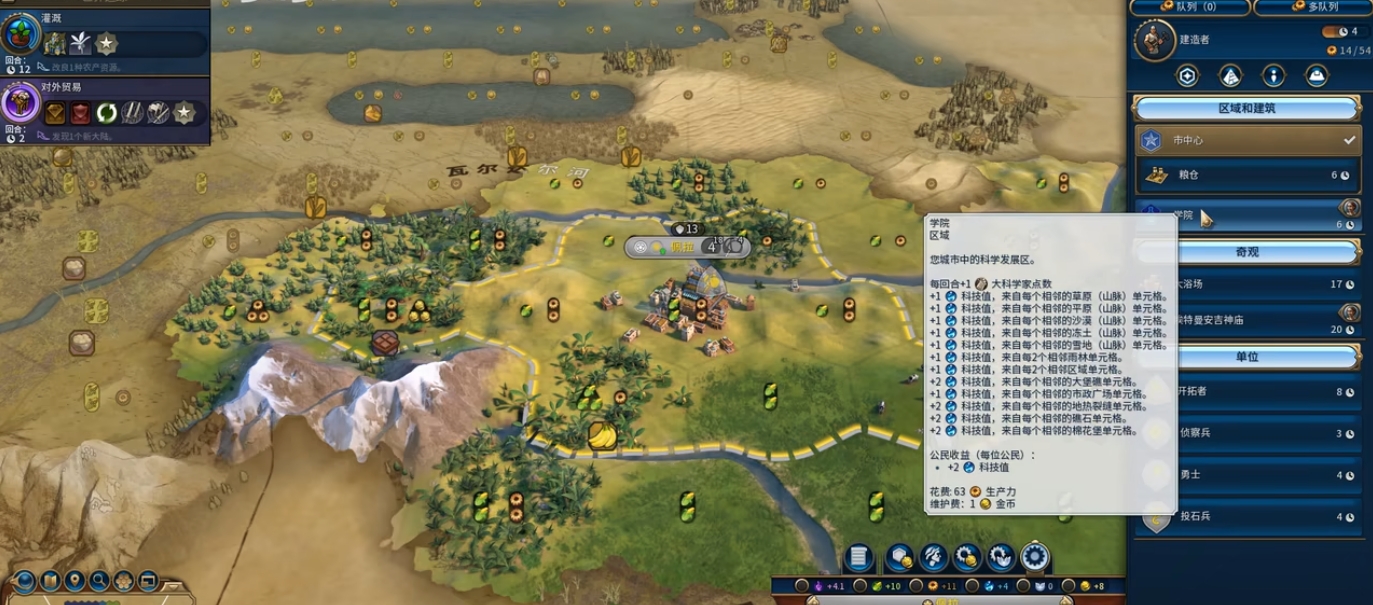
Task: Click the citizen figure icon in city panel
Action: pyautogui.click(x=1273, y=75)
